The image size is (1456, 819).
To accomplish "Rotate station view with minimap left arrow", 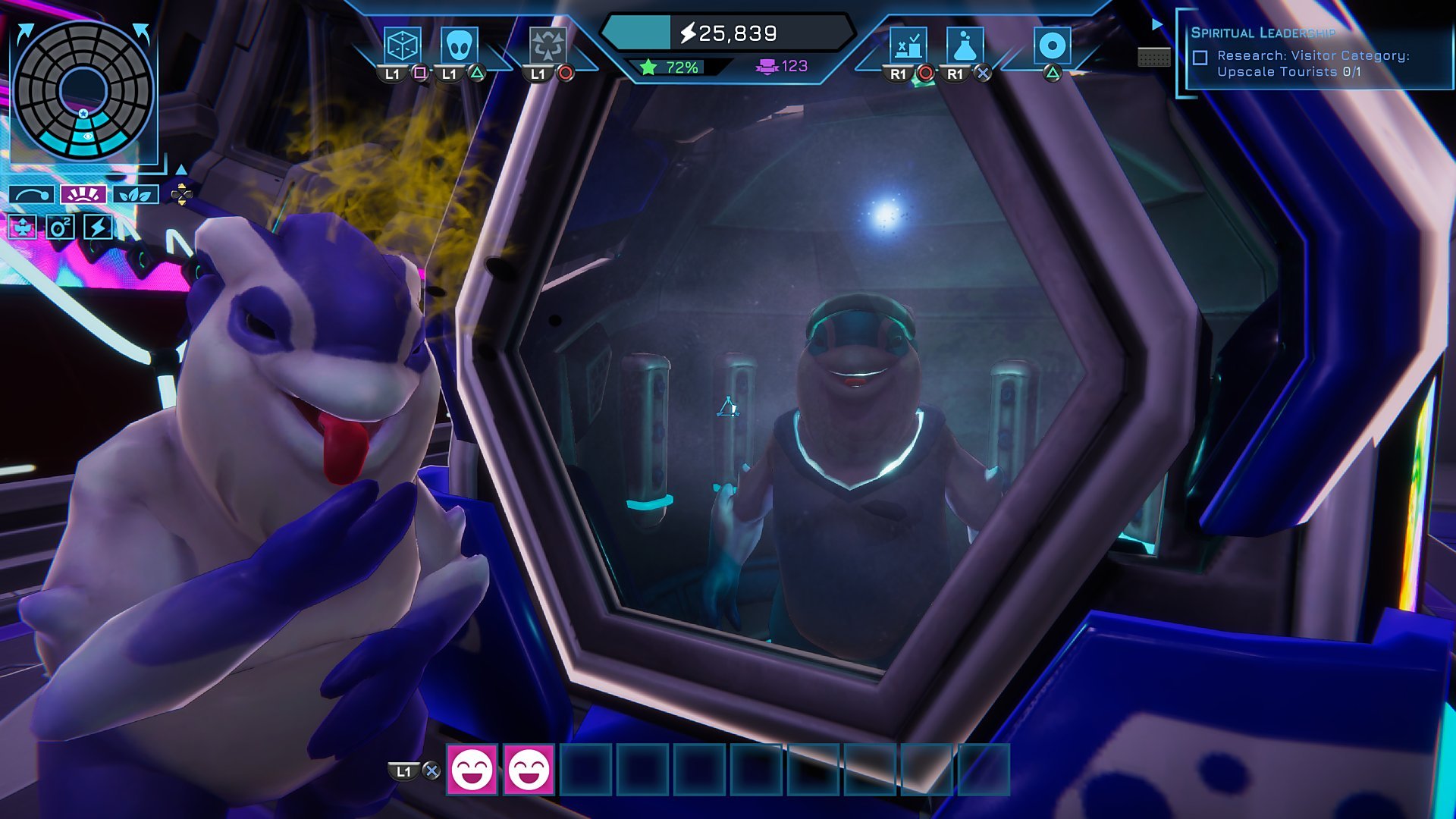I will click(25, 33).
